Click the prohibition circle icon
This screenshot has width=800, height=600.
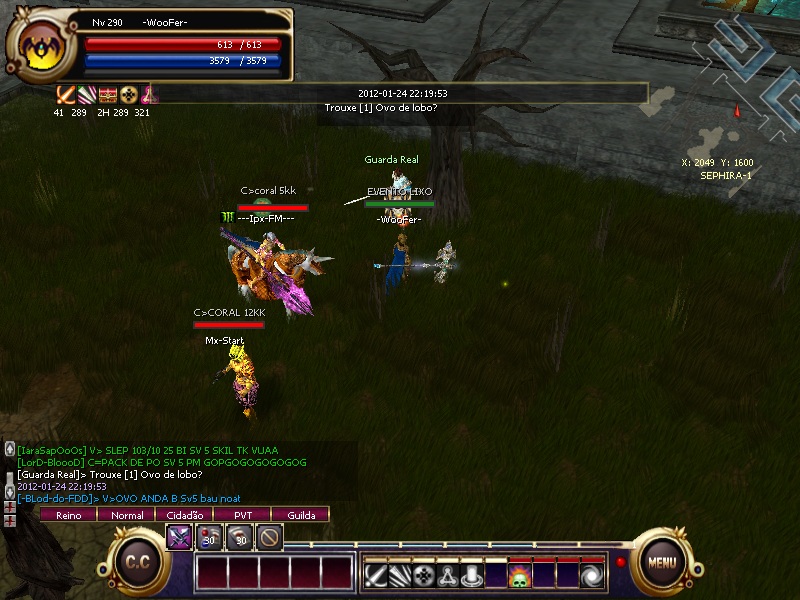coord(269,537)
